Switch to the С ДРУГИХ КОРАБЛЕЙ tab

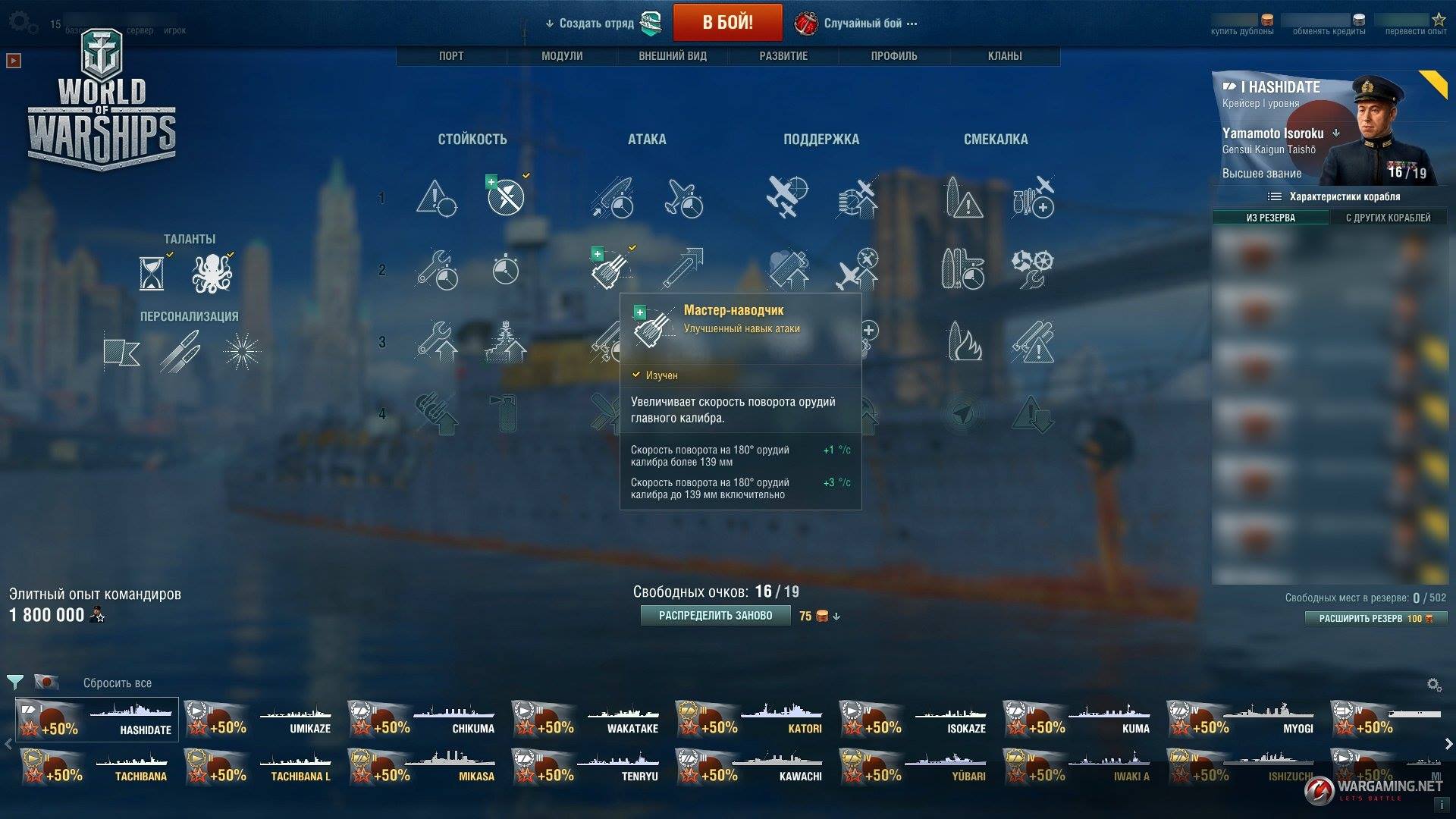point(1388,218)
